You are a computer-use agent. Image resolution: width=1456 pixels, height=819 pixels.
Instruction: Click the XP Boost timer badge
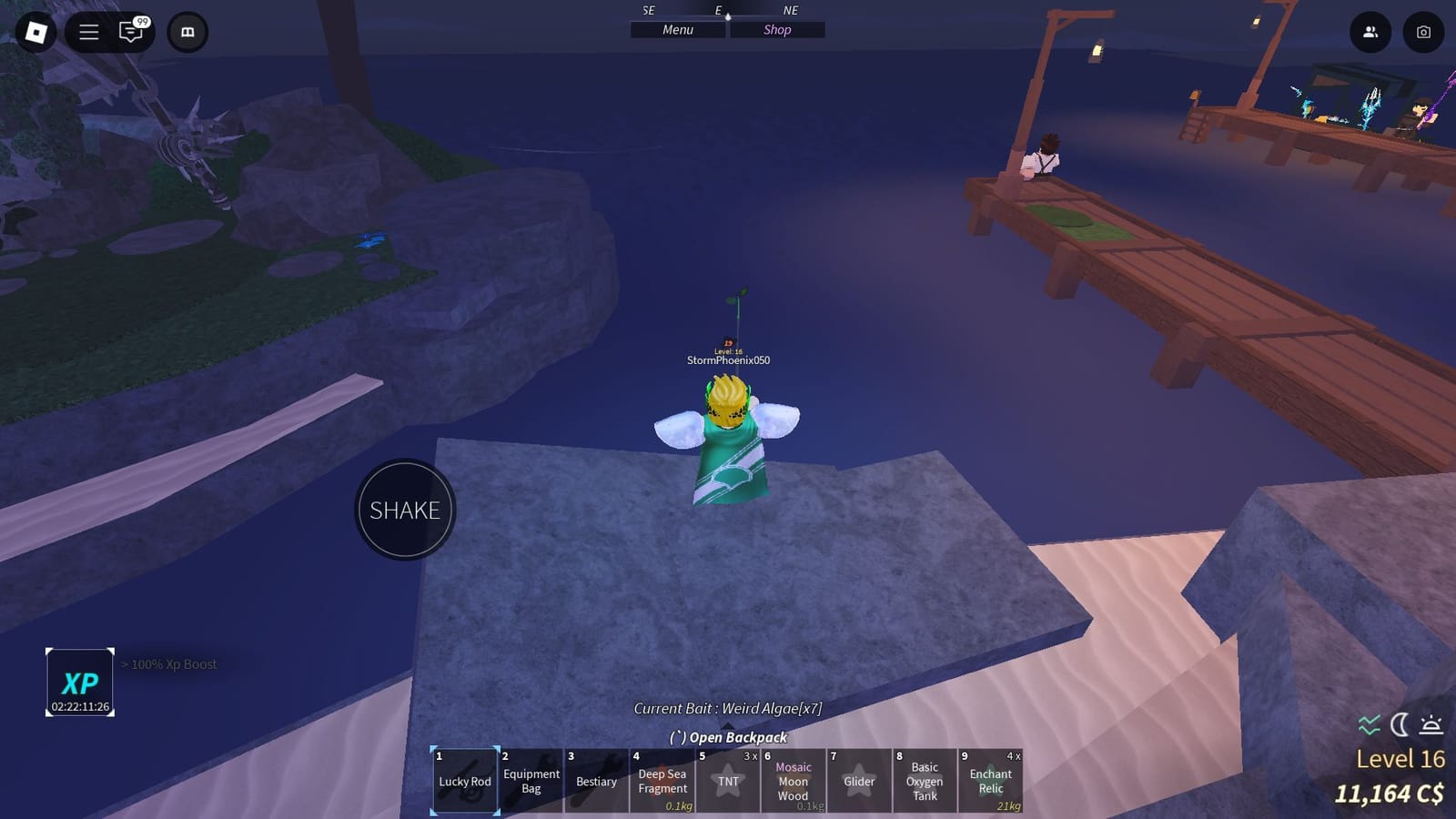(x=78, y=682)
